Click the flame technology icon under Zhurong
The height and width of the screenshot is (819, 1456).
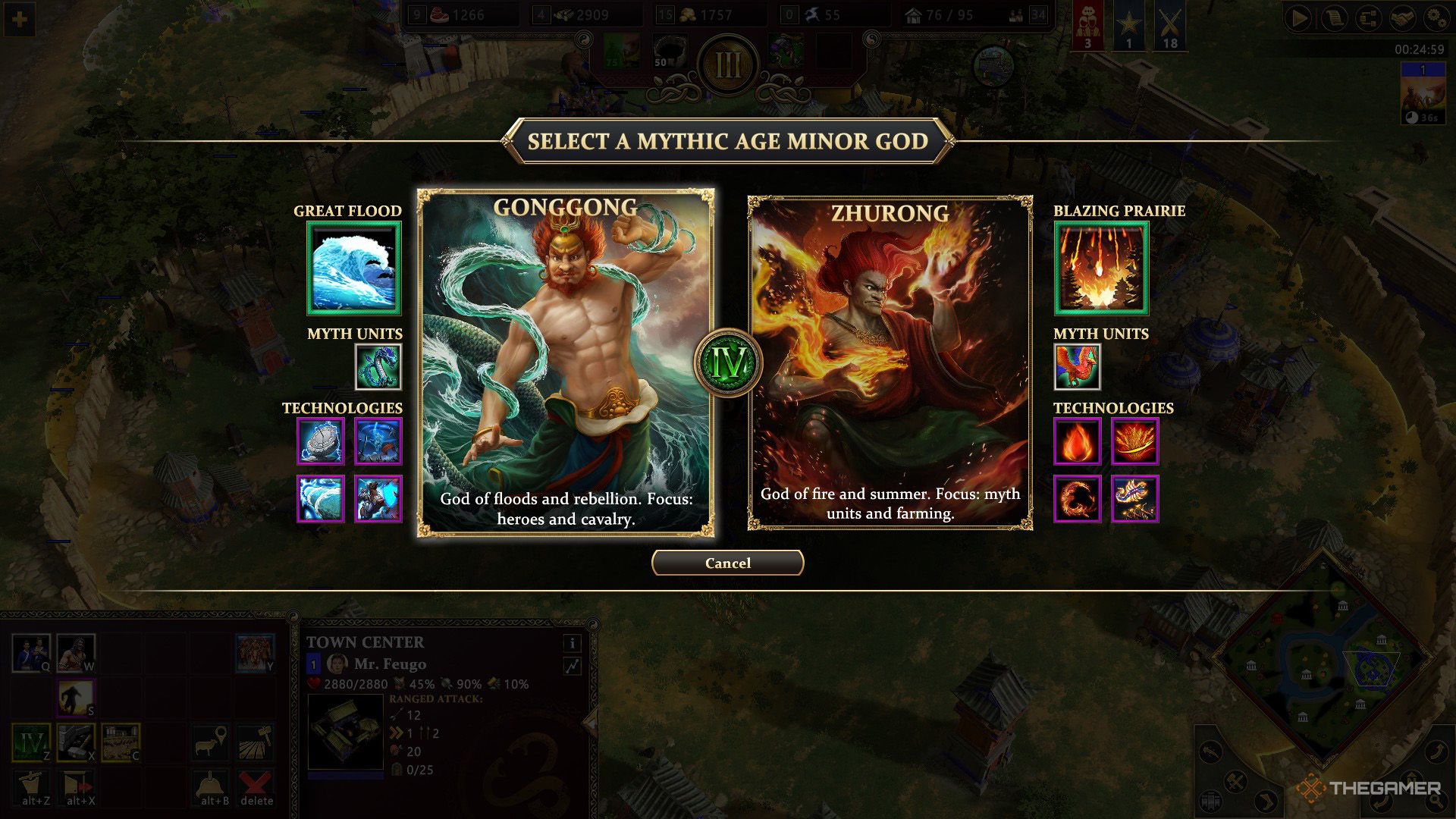pos(1077,440)
